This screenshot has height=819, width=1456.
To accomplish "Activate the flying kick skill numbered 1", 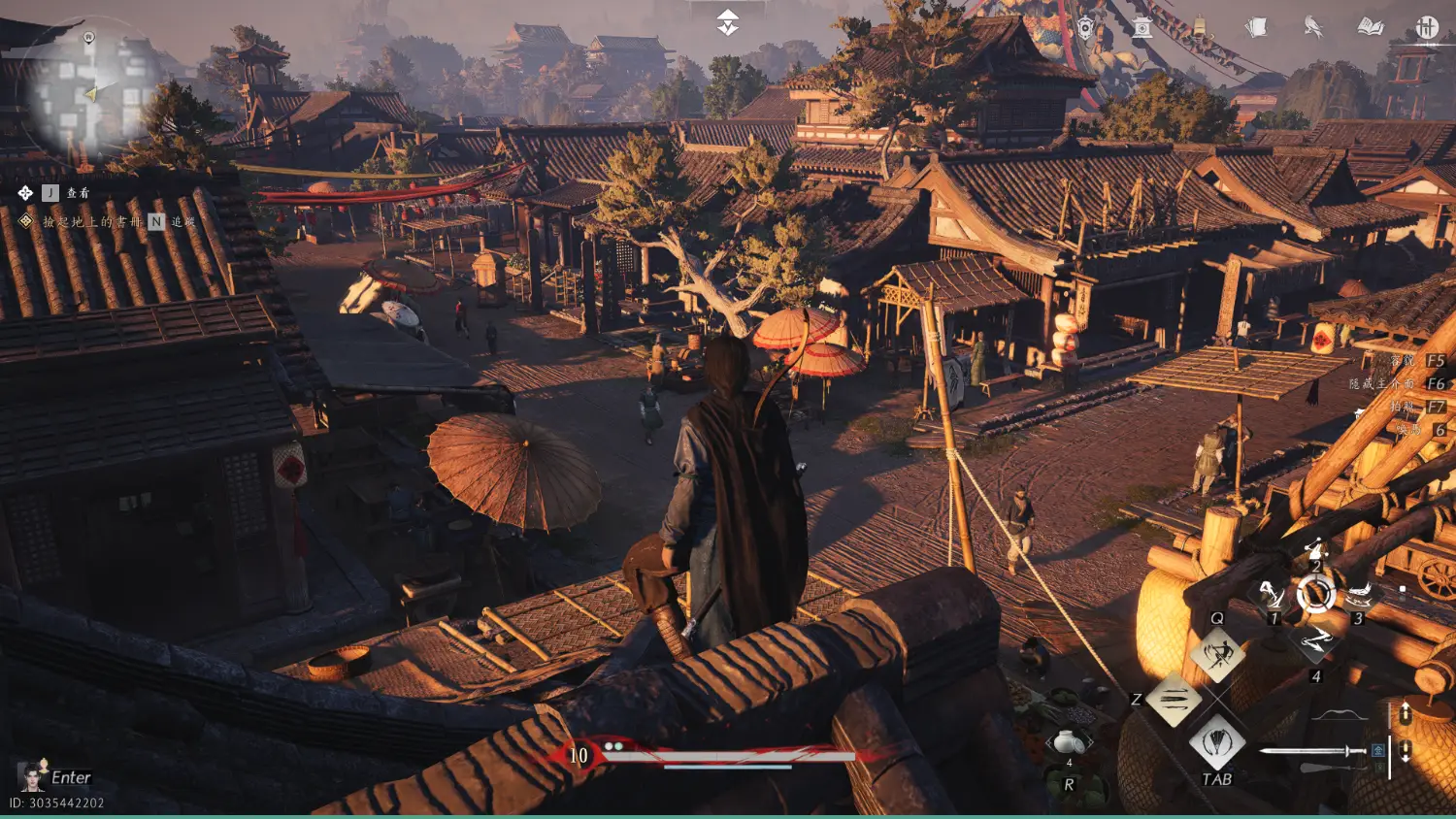I will coord(1270,594).
